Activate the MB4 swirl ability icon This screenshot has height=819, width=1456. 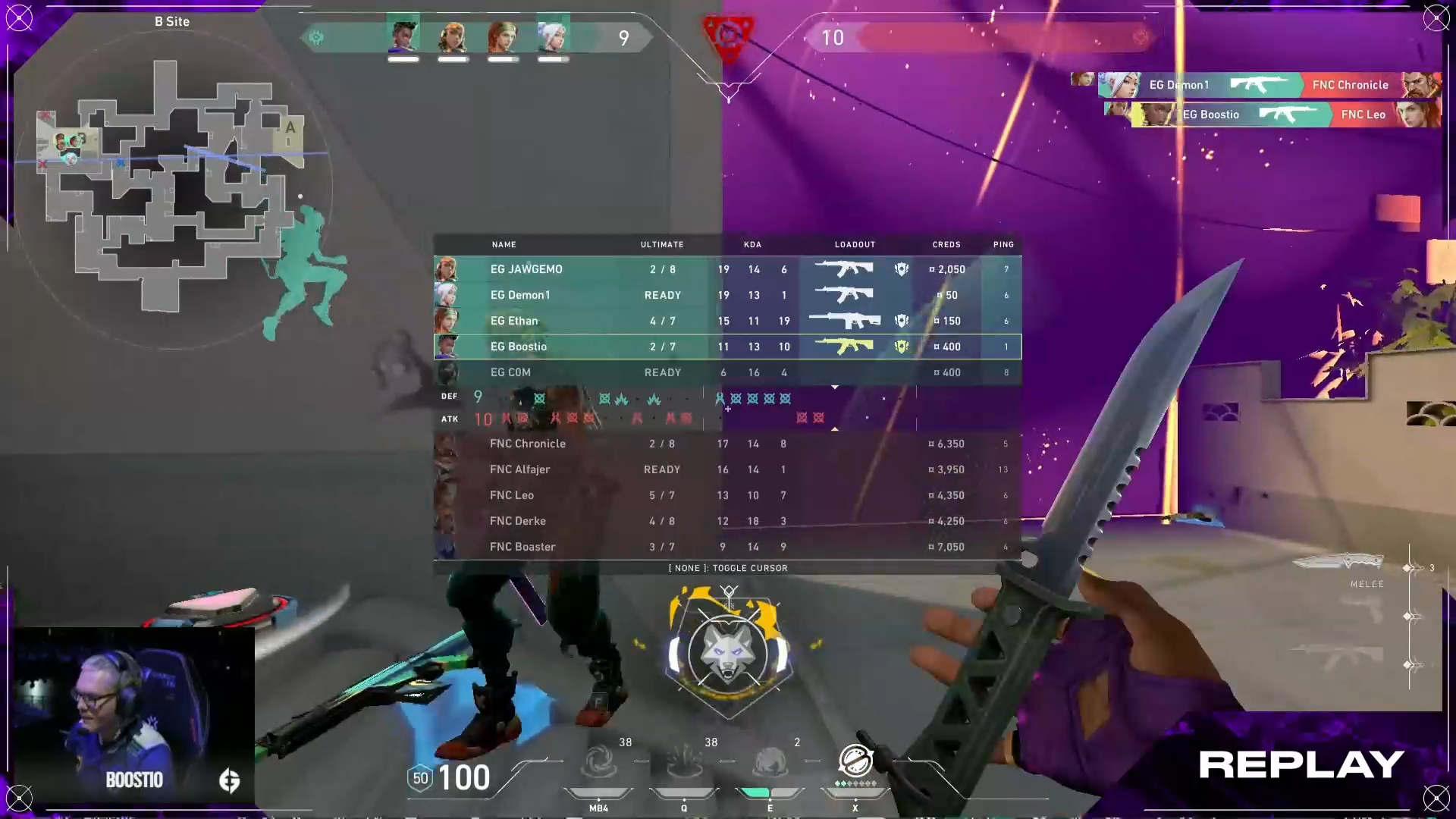598,762
